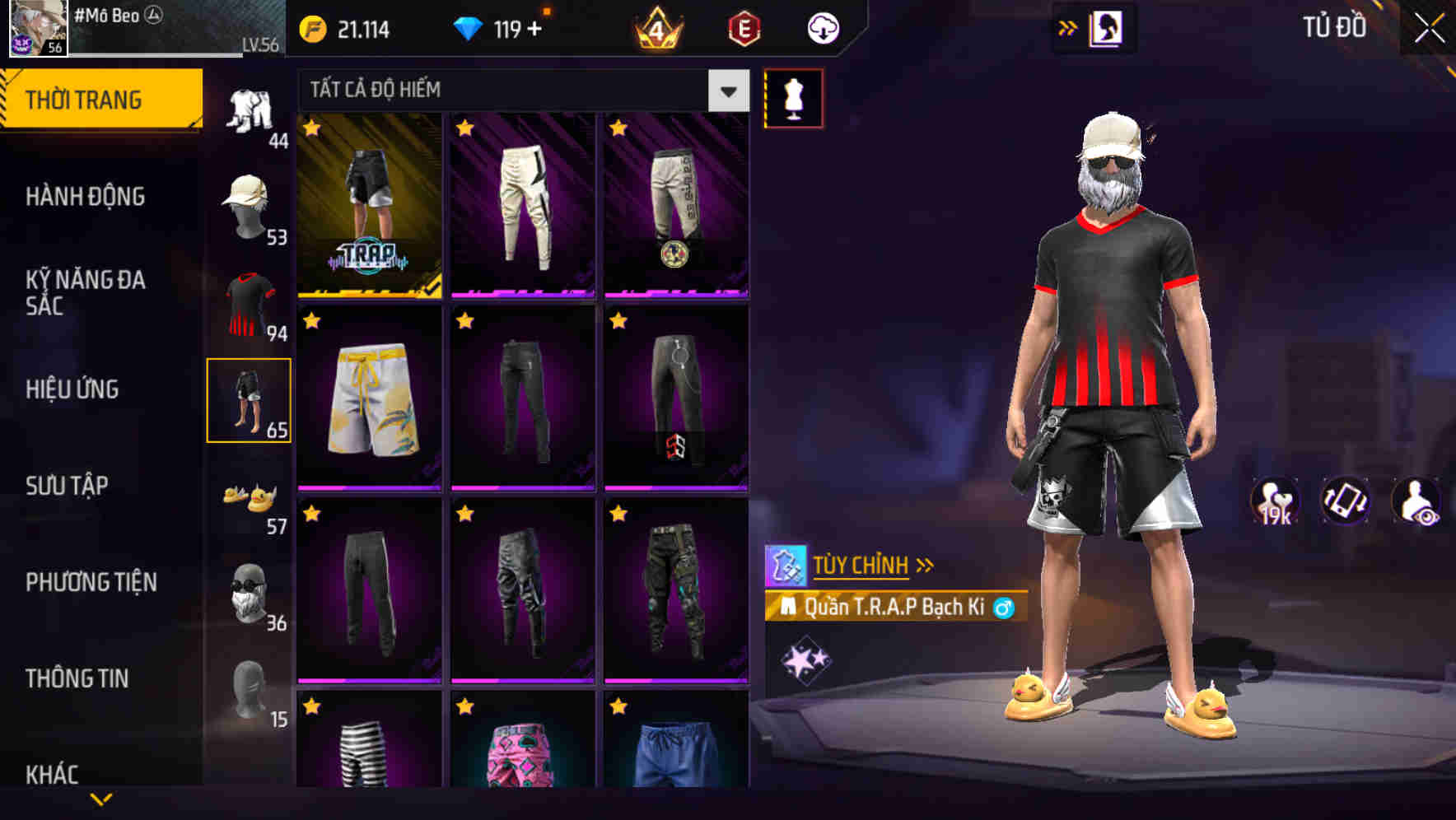Open the TẤT CẢ ĐỘ HIẾM rarity dropdown
The height and width of the screenshot is (820, 1456).
511,91
